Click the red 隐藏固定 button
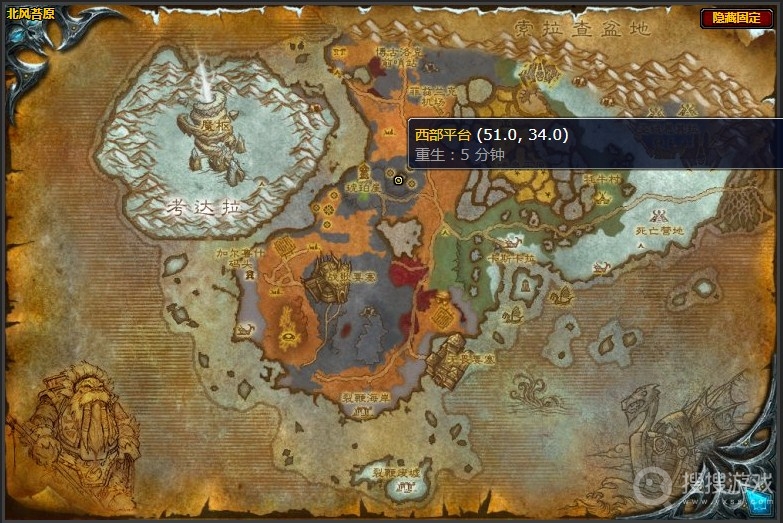The width and height of the screenshot is (783, 523). coord(736,18)
